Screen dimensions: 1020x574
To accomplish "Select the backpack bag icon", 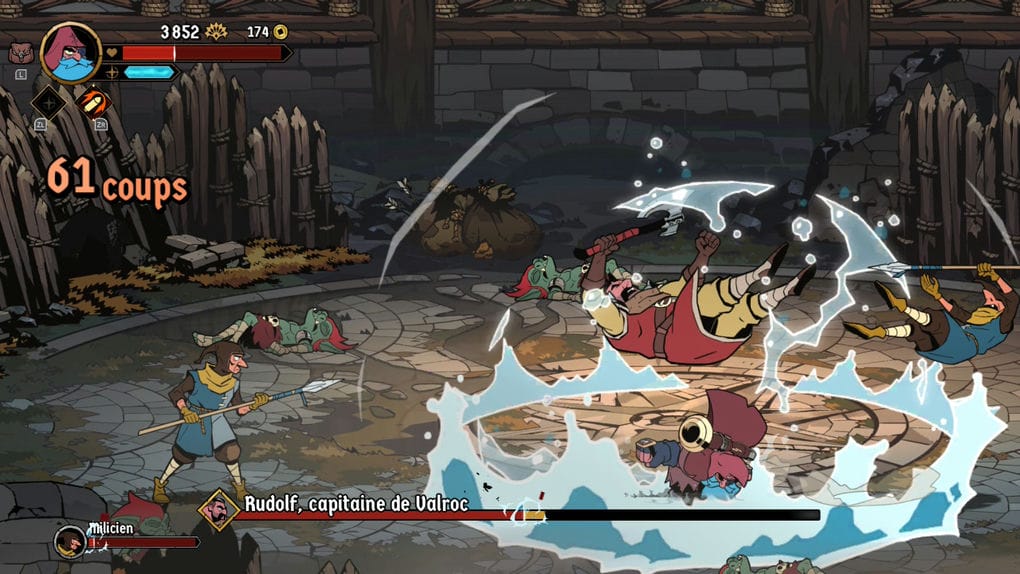I will pyautogui.click(x=19, y=53).
